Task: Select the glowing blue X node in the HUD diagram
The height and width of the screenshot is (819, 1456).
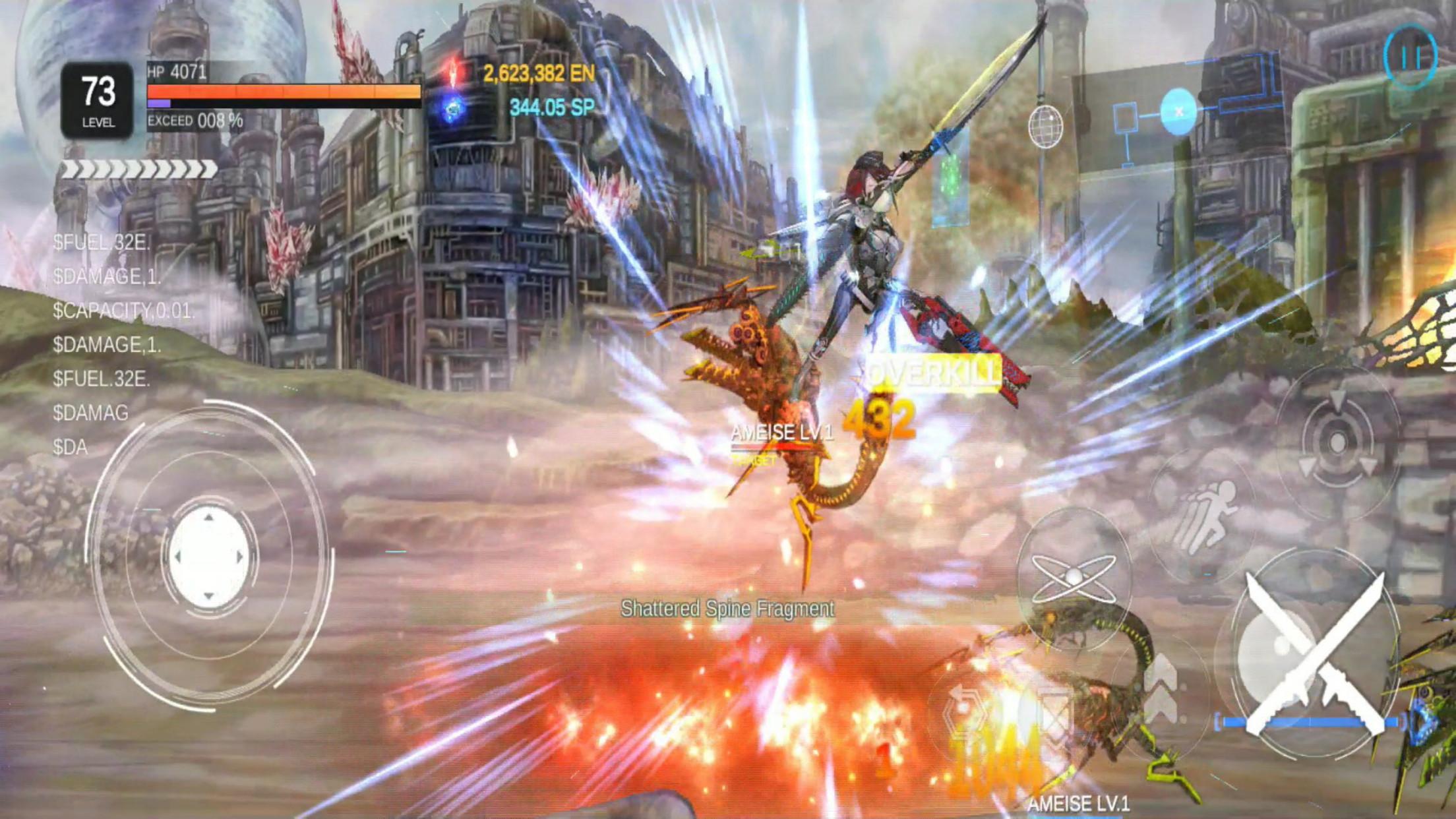Action: 1179,112
